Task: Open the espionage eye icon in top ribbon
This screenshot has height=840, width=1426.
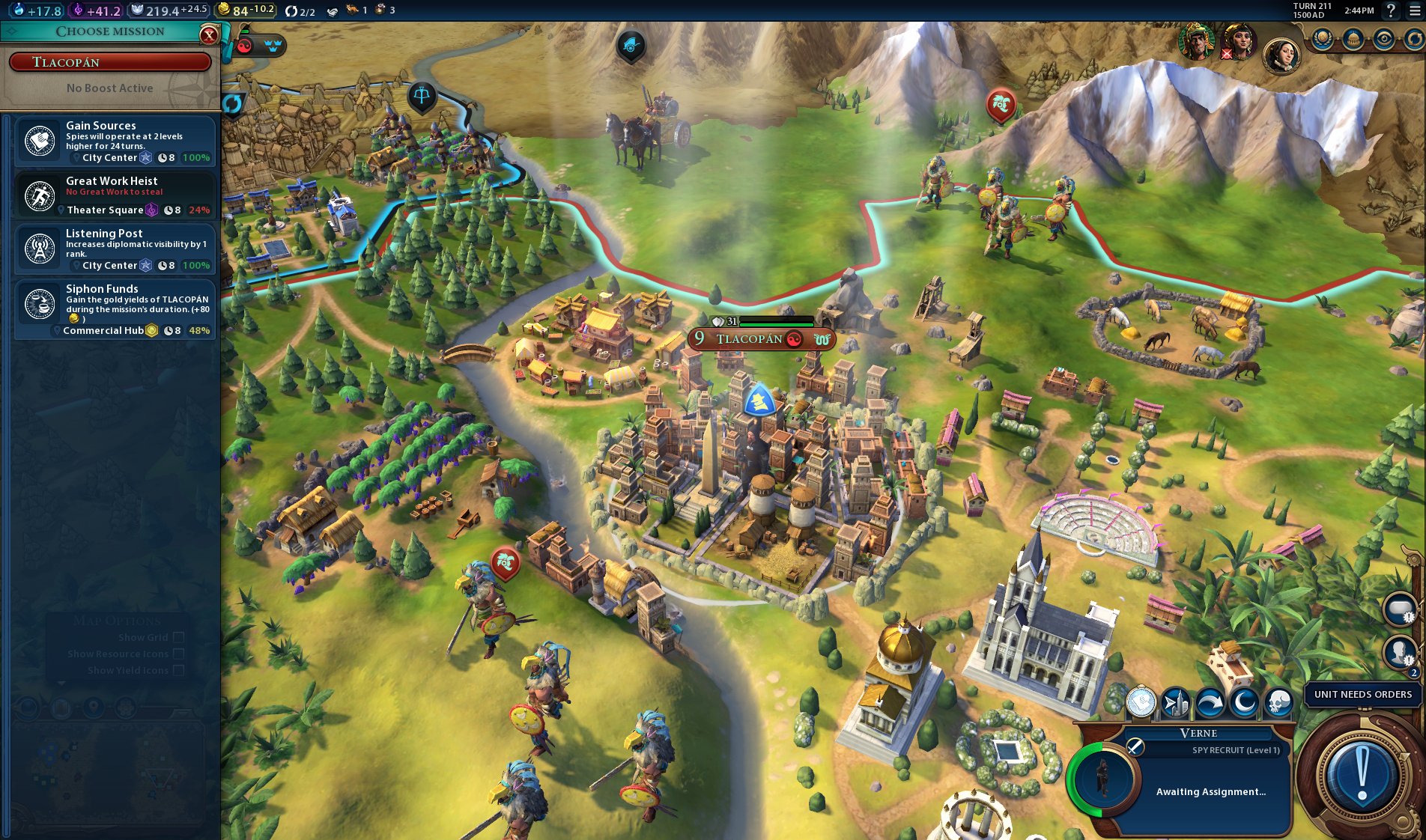Action: coord(1383,40)
